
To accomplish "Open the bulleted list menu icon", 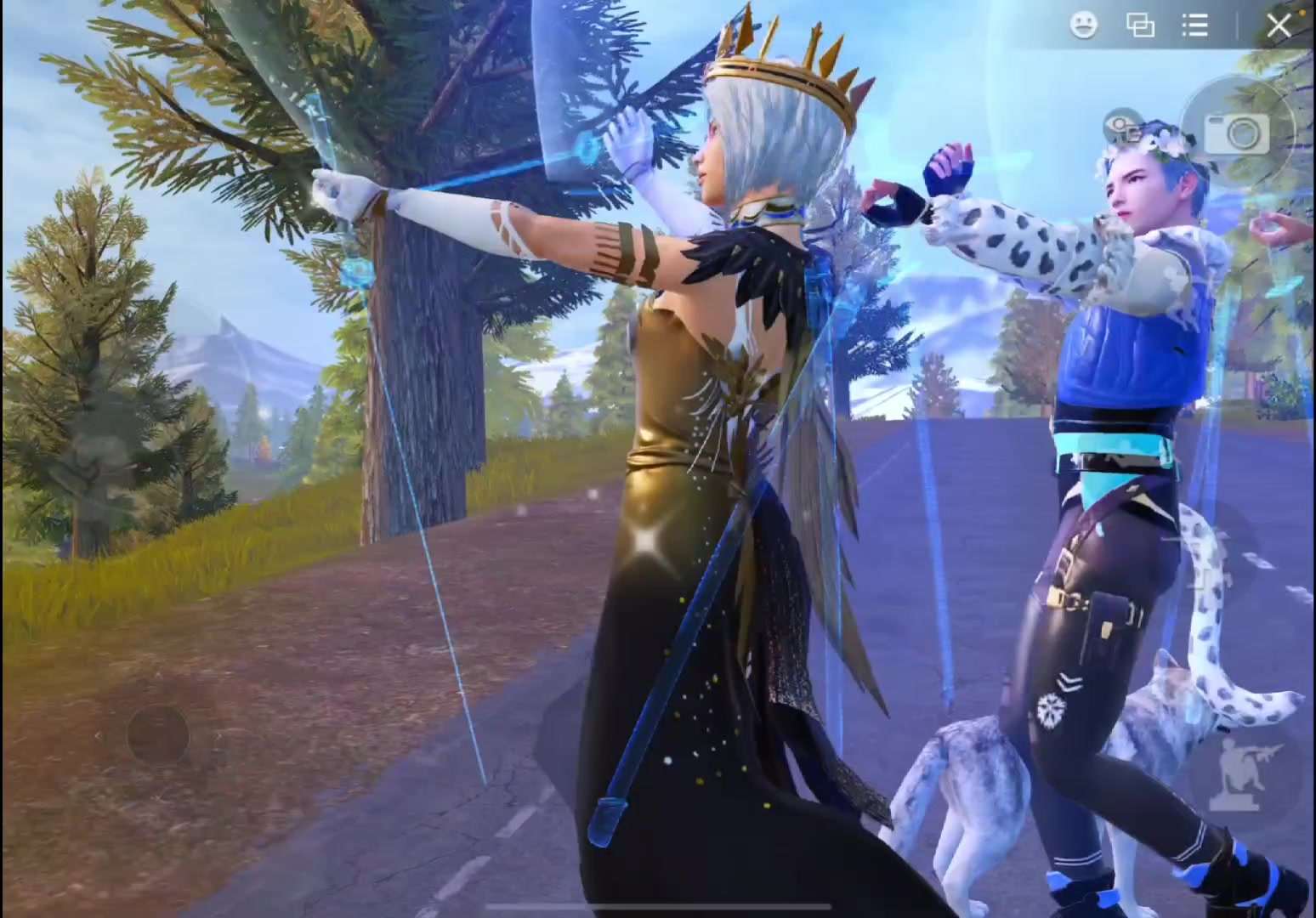I will click(x=1195, y=25).
